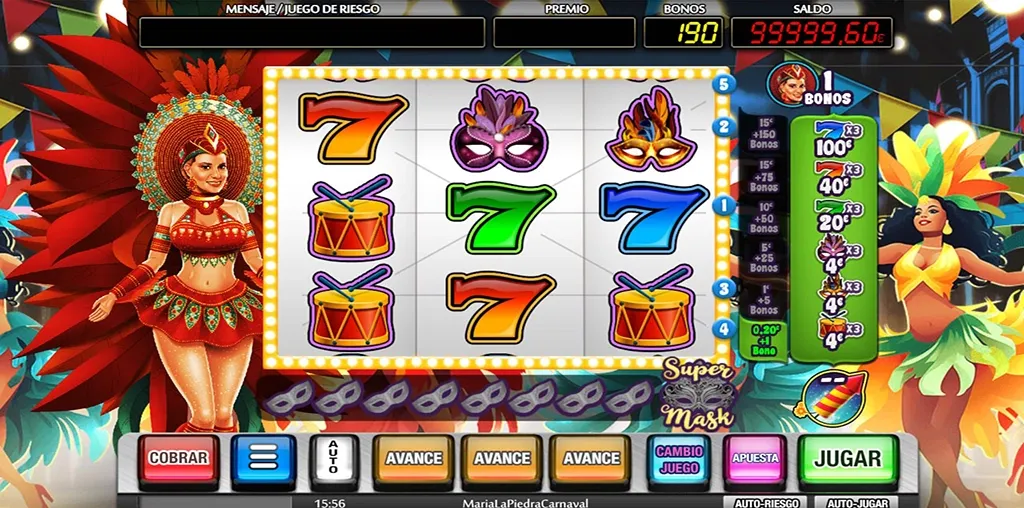1024x508 pixels.
Task: Spin the reels with JUGAR
Action: [847, 459]
